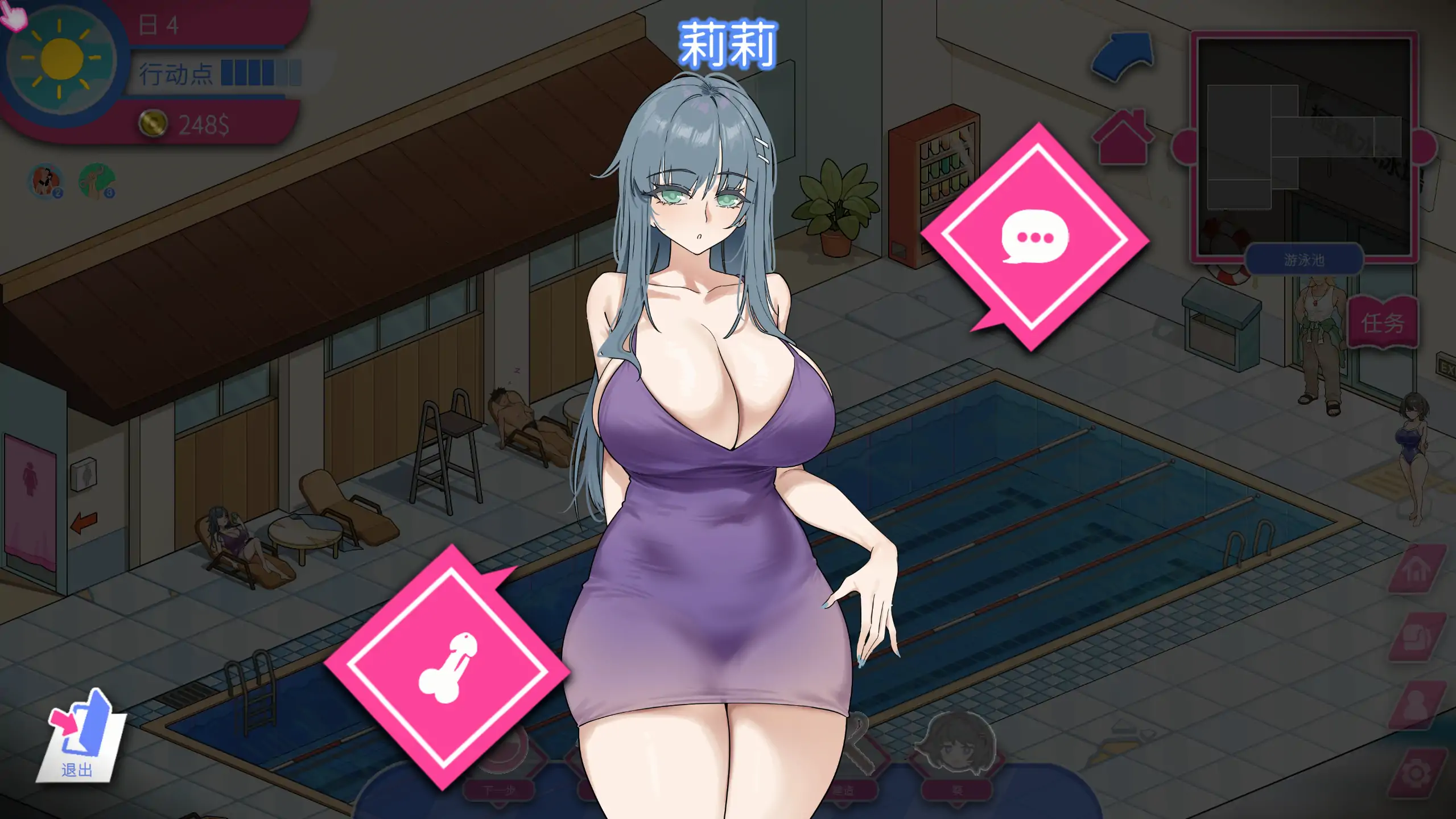
Task: Click the blue arrow navigation icon top right
Action: point(1122,57)
